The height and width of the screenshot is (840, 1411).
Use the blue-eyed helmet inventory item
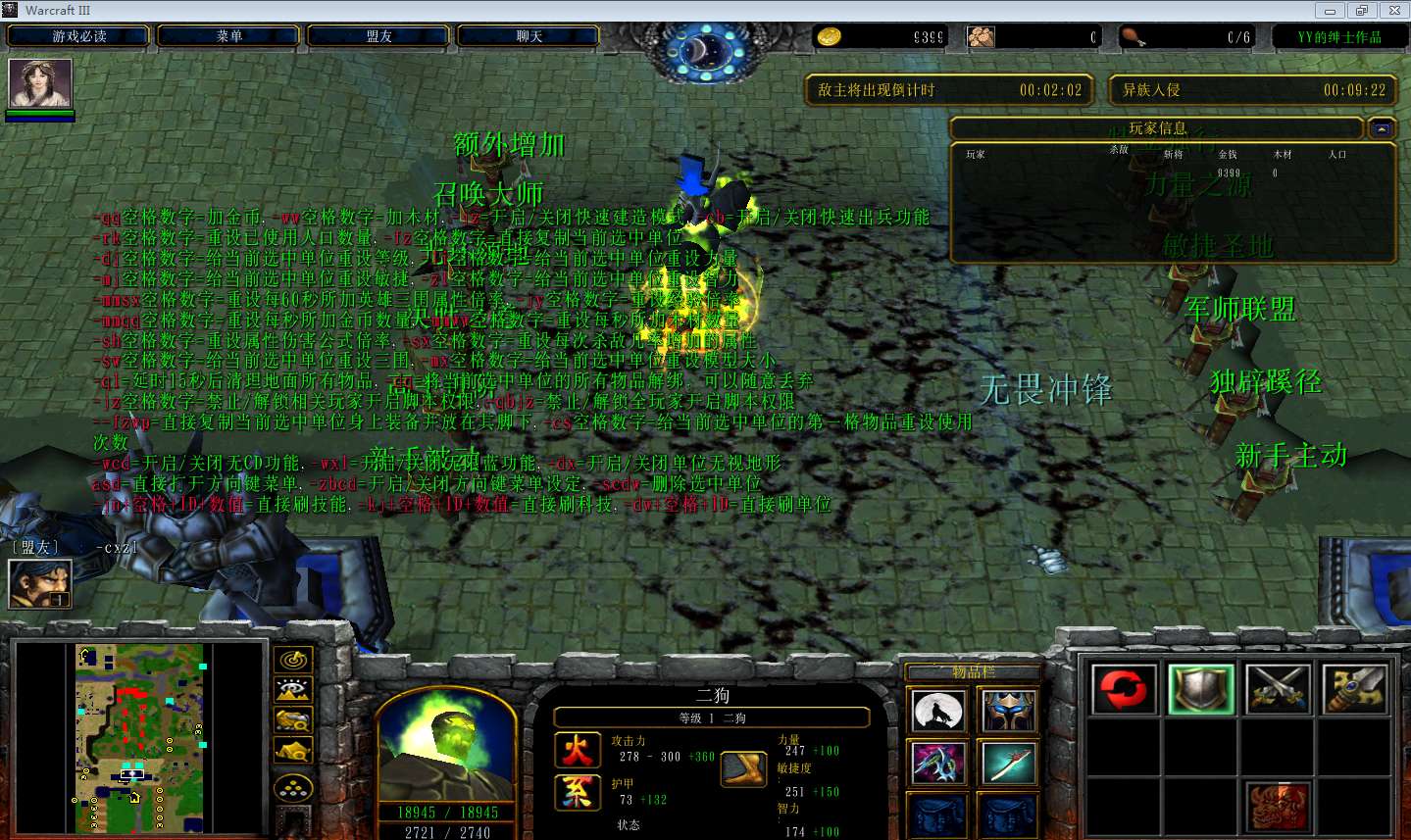tap(1009, 712)
